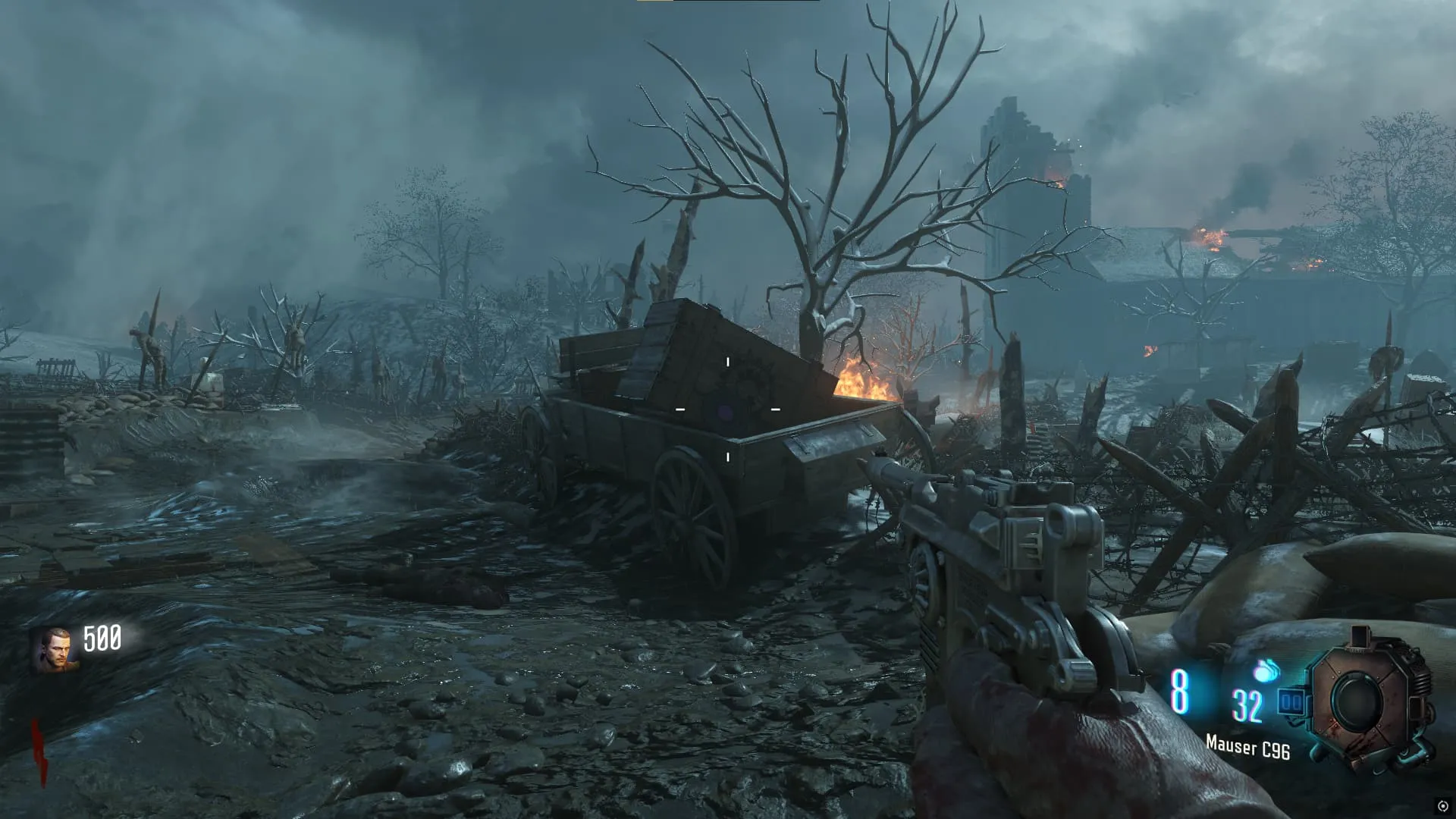Click the small circular overlay icon in the corner
Image resolution: width=1456 pixels, height=819 pixels.
click(1442, 805)
